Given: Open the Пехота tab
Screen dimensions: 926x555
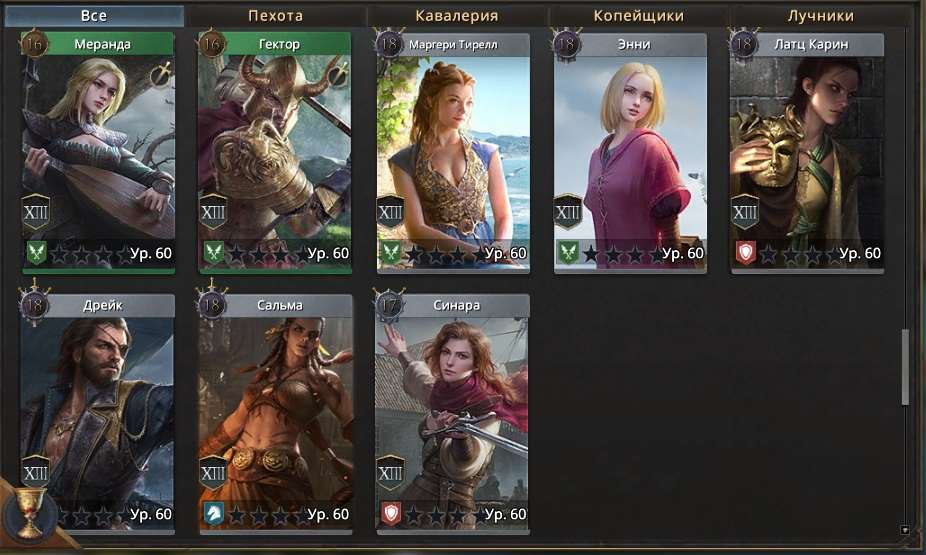Looking at the screenshot, I should [275, 16].
